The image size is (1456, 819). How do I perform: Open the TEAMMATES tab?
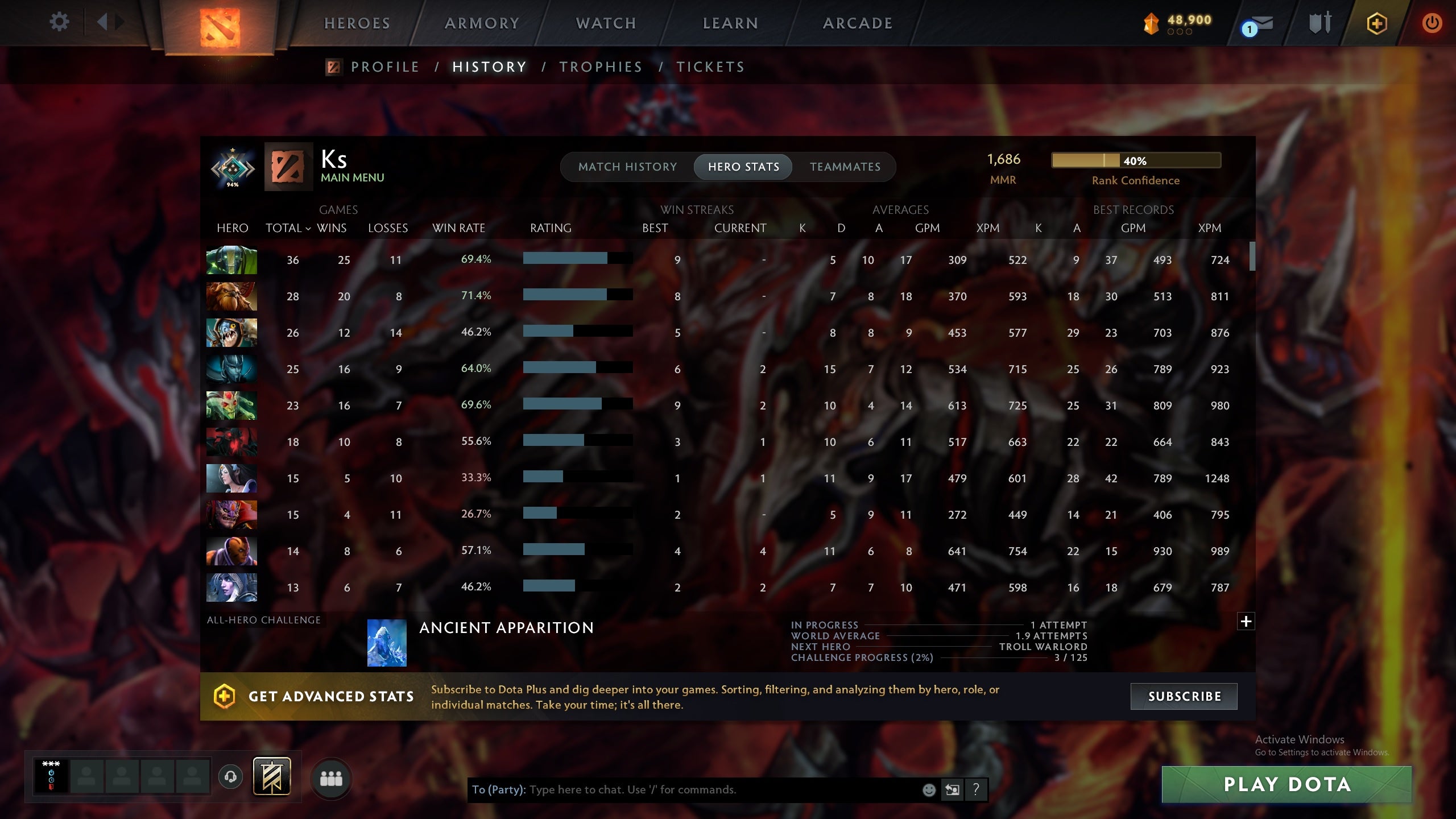coord(844,167)
